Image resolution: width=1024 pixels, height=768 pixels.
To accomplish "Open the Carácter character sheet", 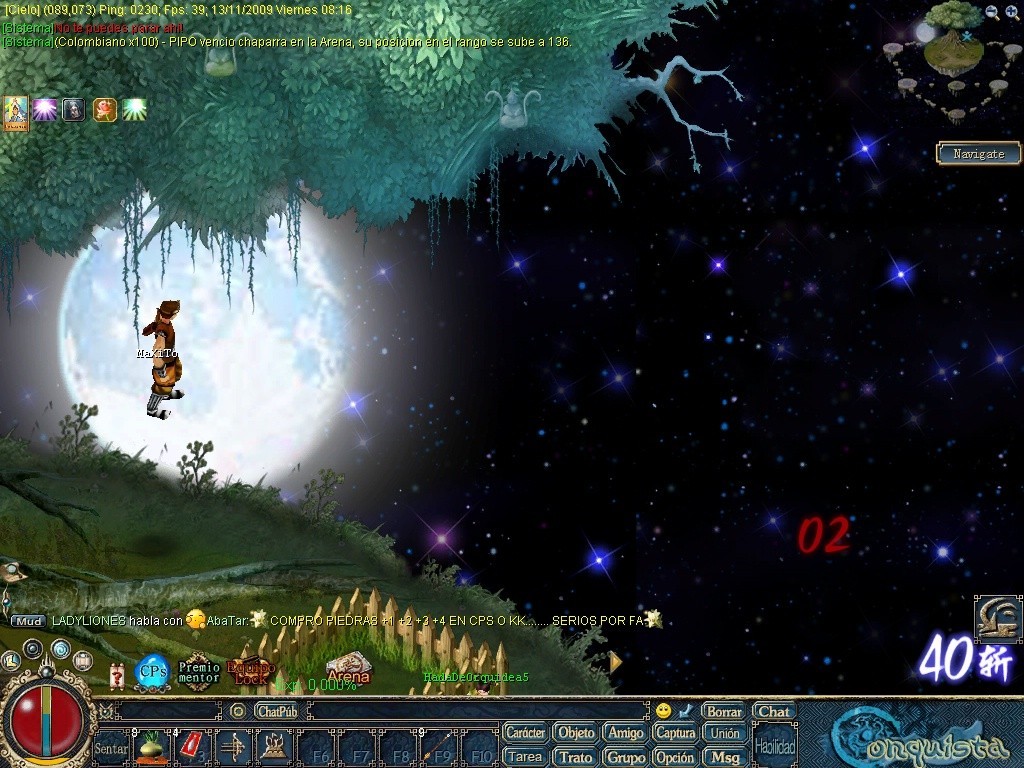I will (x=525, y=733).
